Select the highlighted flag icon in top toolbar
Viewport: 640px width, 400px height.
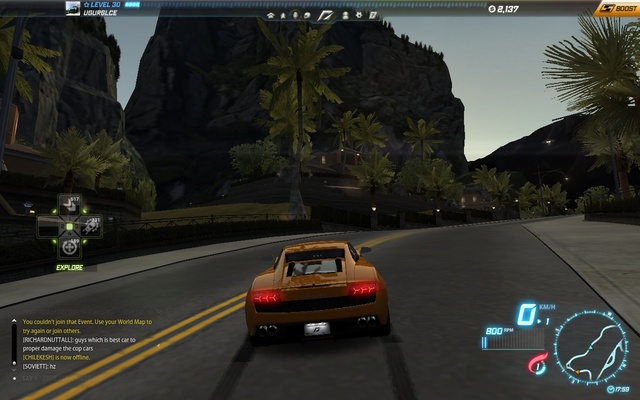coord(326,16)
